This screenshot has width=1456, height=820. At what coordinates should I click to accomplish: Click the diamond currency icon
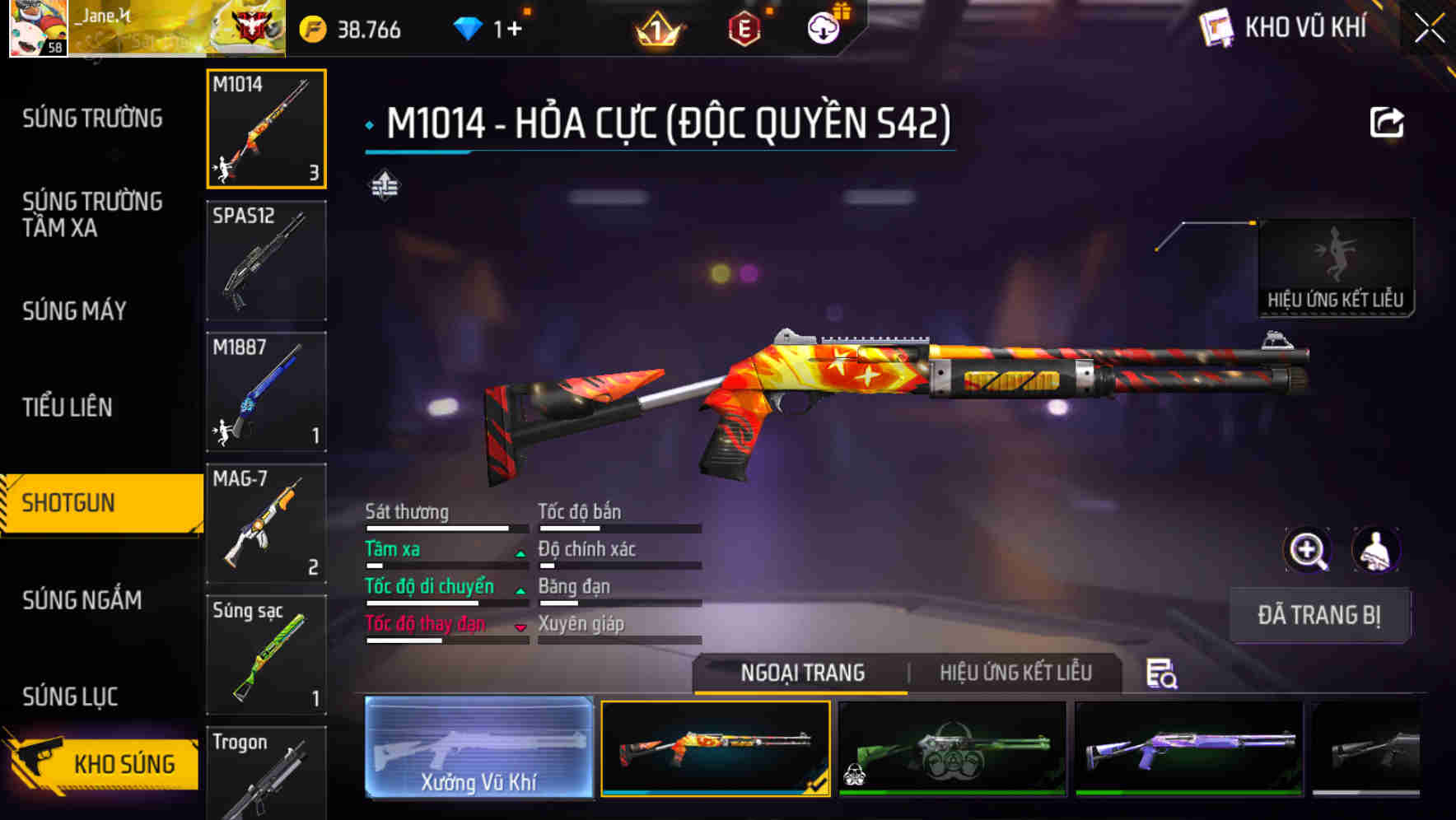(467, 27)
